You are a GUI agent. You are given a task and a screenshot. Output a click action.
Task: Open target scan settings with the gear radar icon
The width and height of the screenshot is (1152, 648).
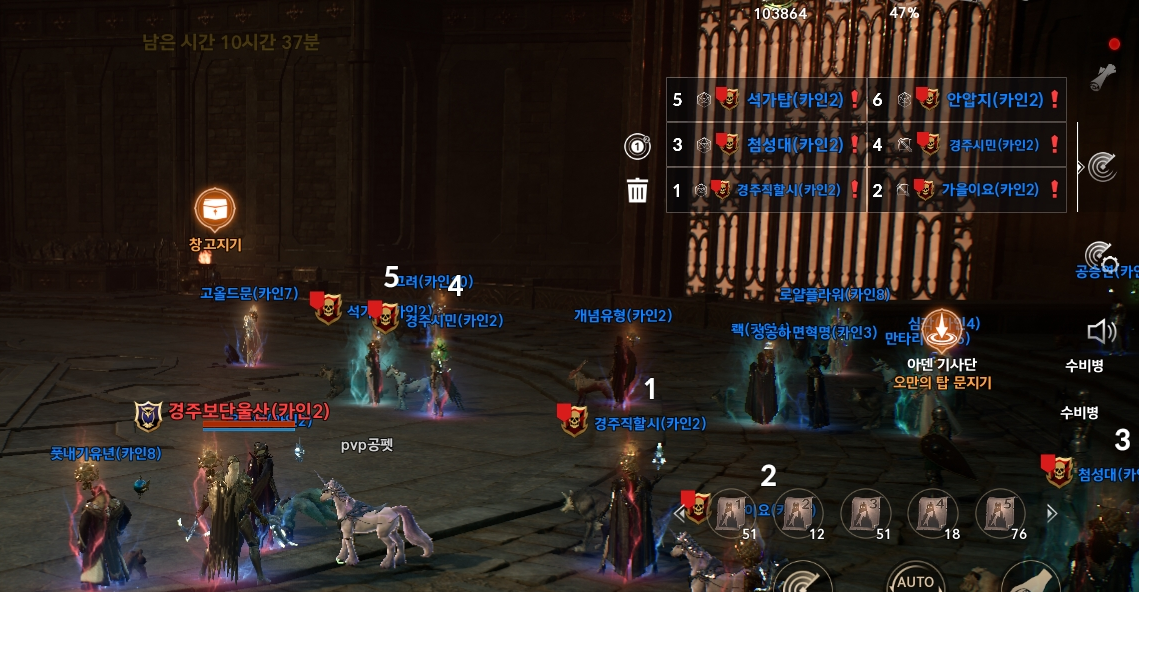coord(1101,257)
